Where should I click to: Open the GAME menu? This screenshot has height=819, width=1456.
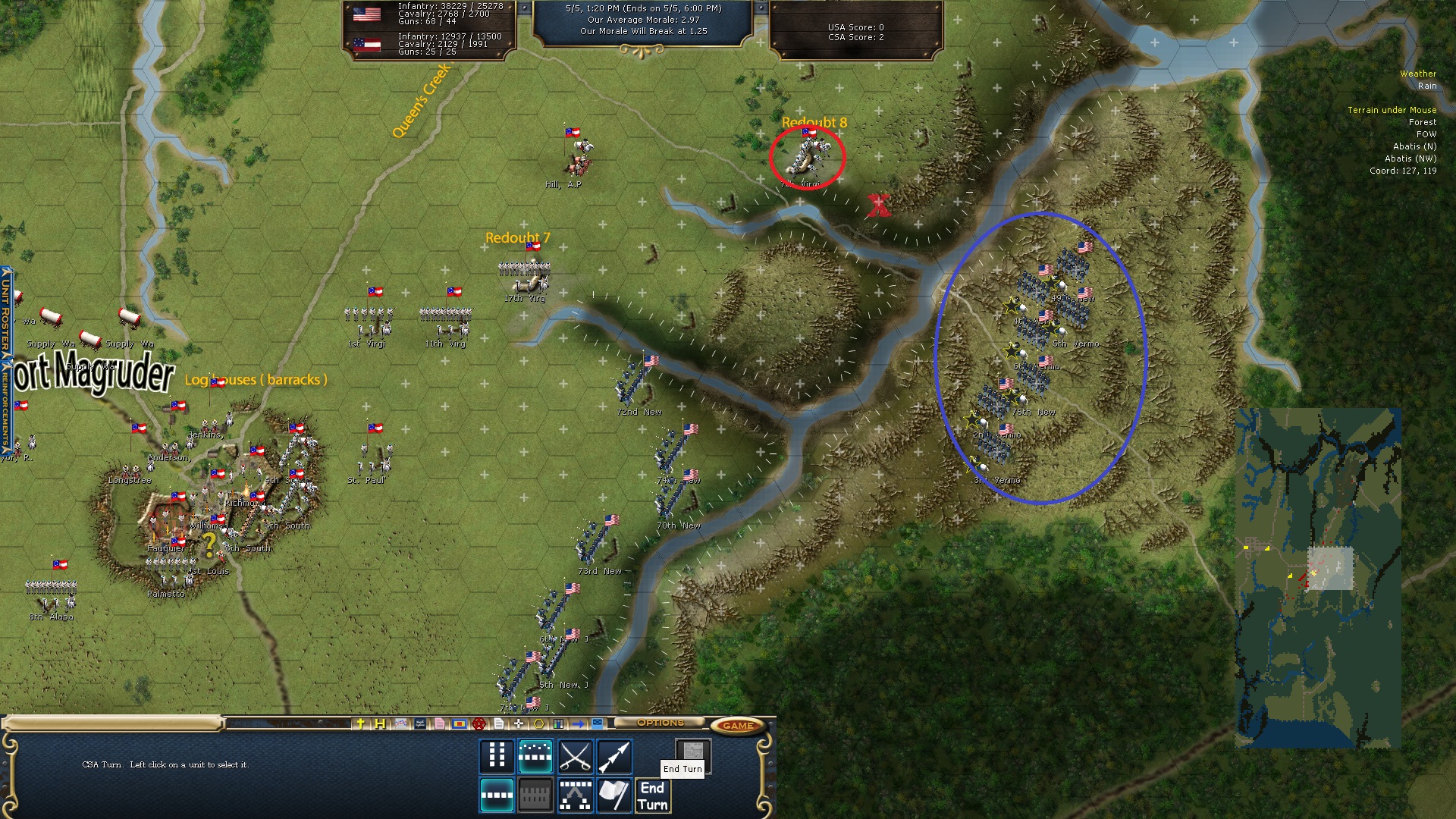point(737,726)
